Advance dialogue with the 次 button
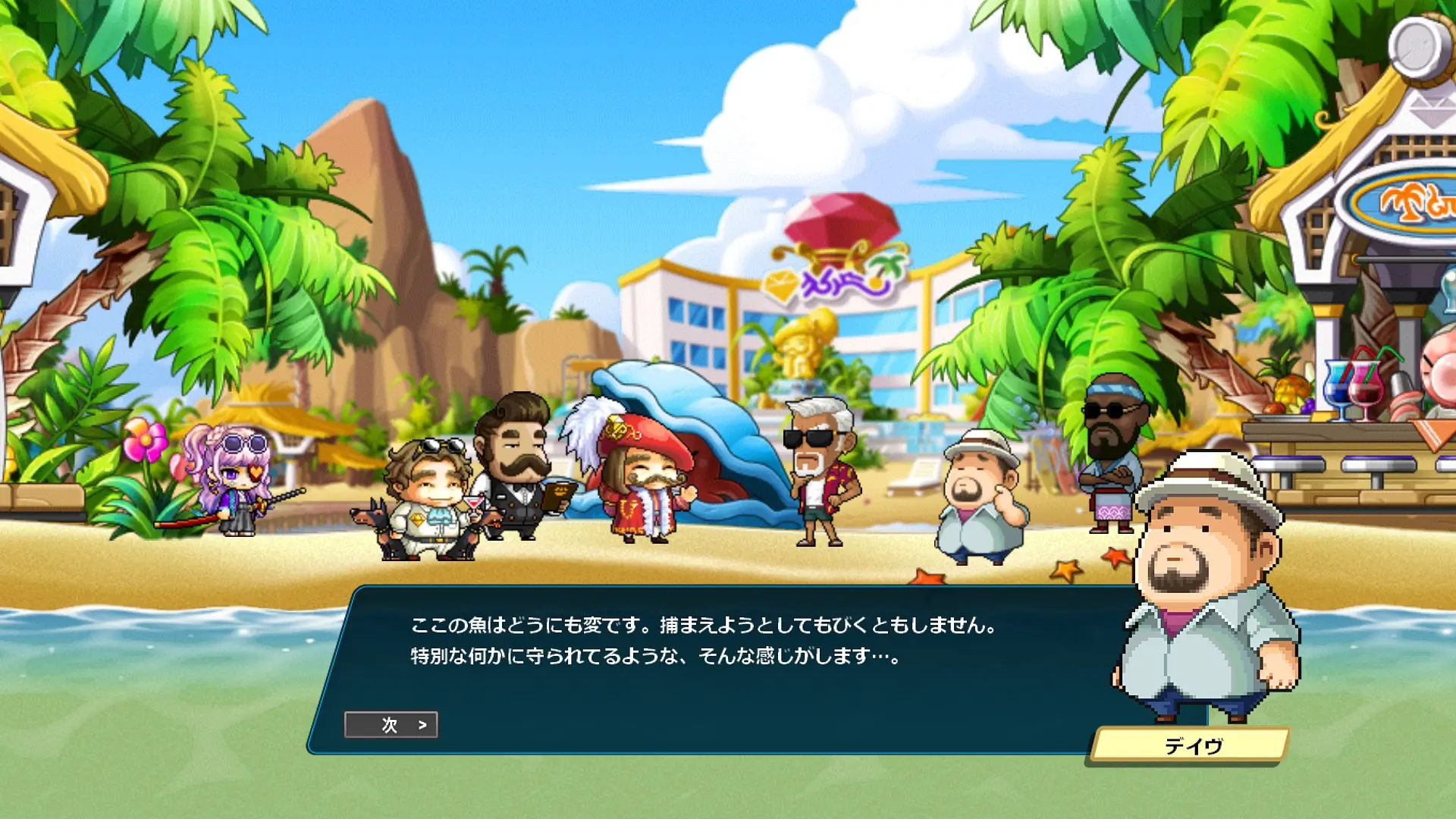Viewport: 1456px width, 819px height. [x=391, y=725]
